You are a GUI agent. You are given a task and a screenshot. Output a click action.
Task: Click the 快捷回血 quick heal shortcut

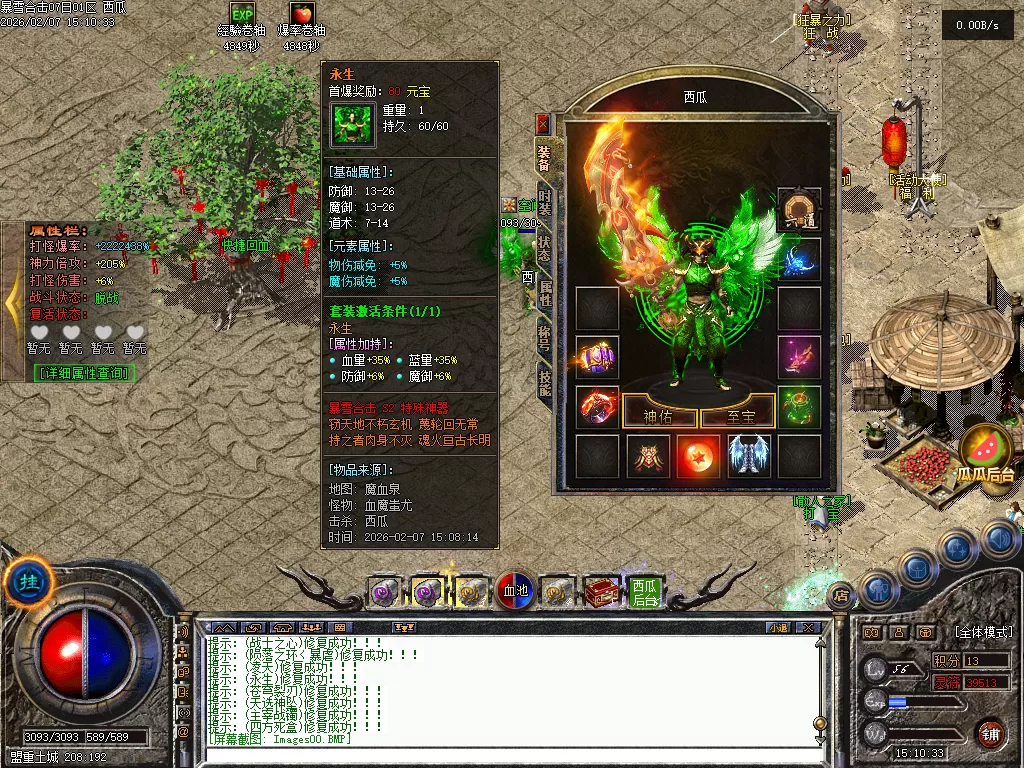246,245
